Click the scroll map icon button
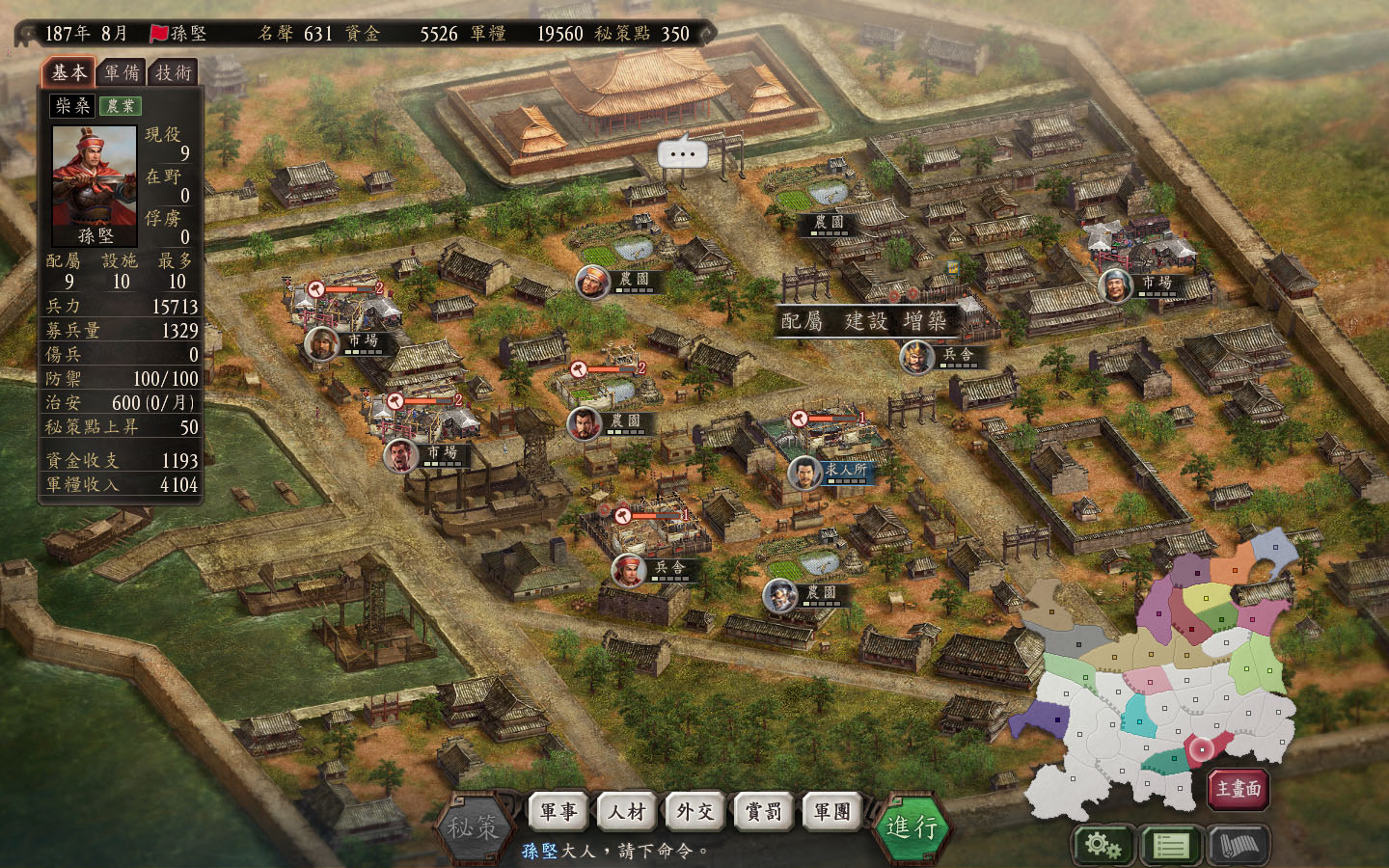Image resolution: width=1389 pixels, height=868 pixels. [x=1239, y=846]
